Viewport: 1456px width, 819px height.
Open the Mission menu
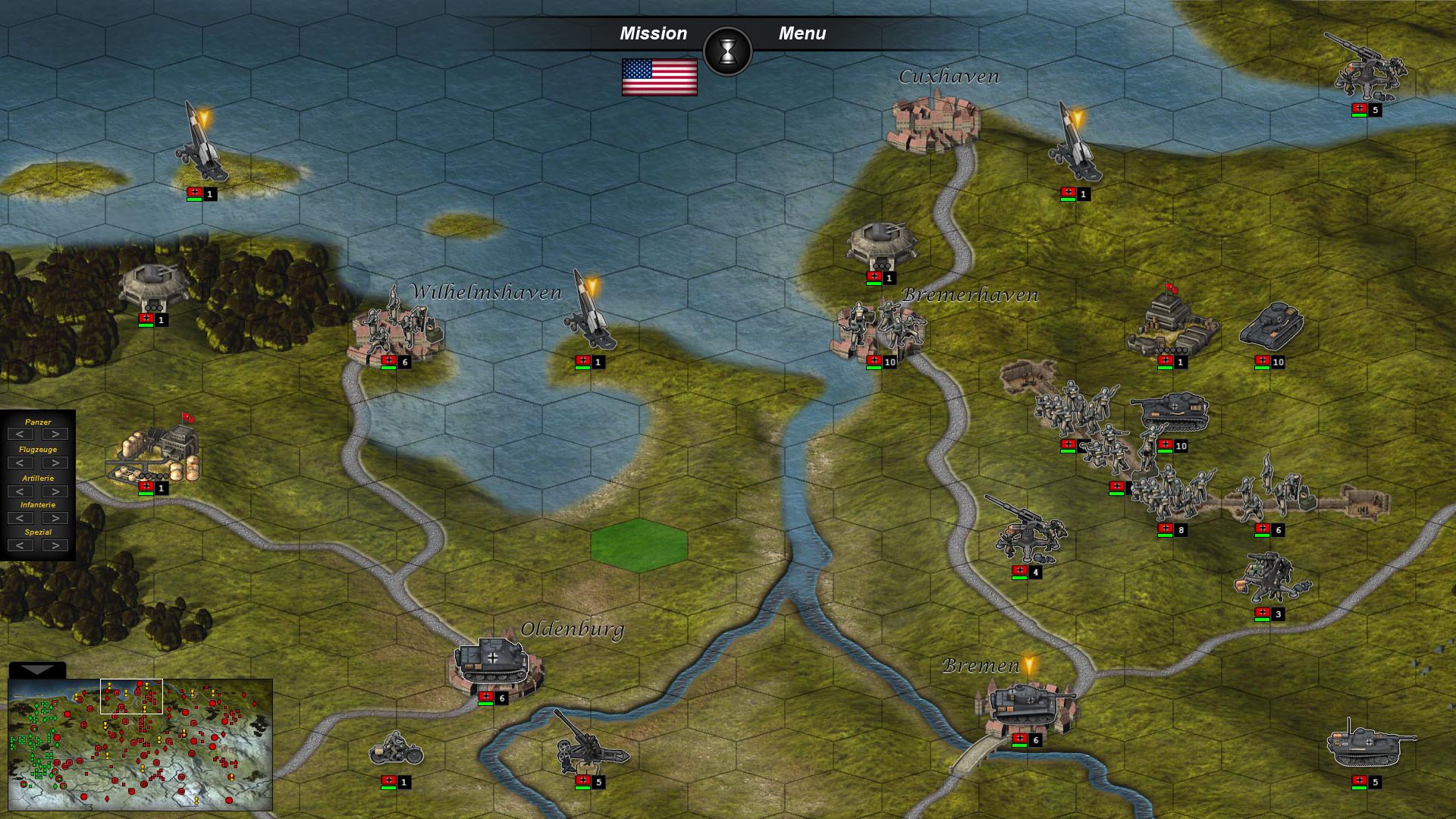pyautogui.click(x=654, y=33)
